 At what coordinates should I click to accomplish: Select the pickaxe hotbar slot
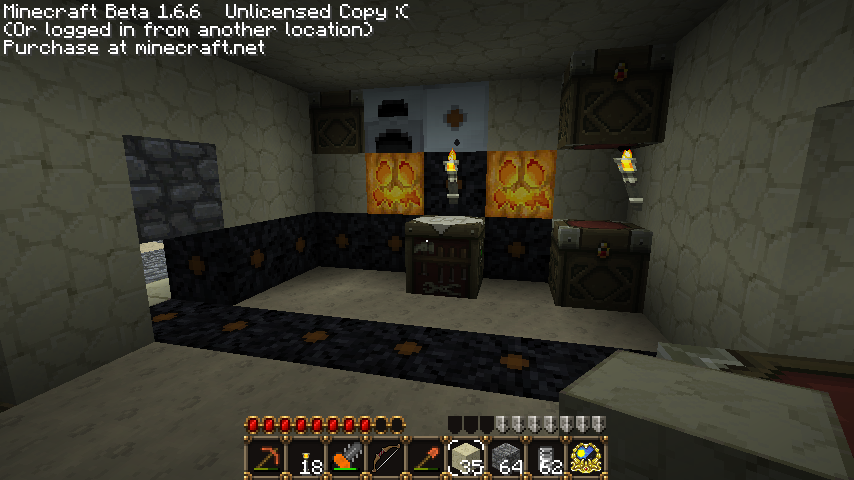(x=265, y=459)
